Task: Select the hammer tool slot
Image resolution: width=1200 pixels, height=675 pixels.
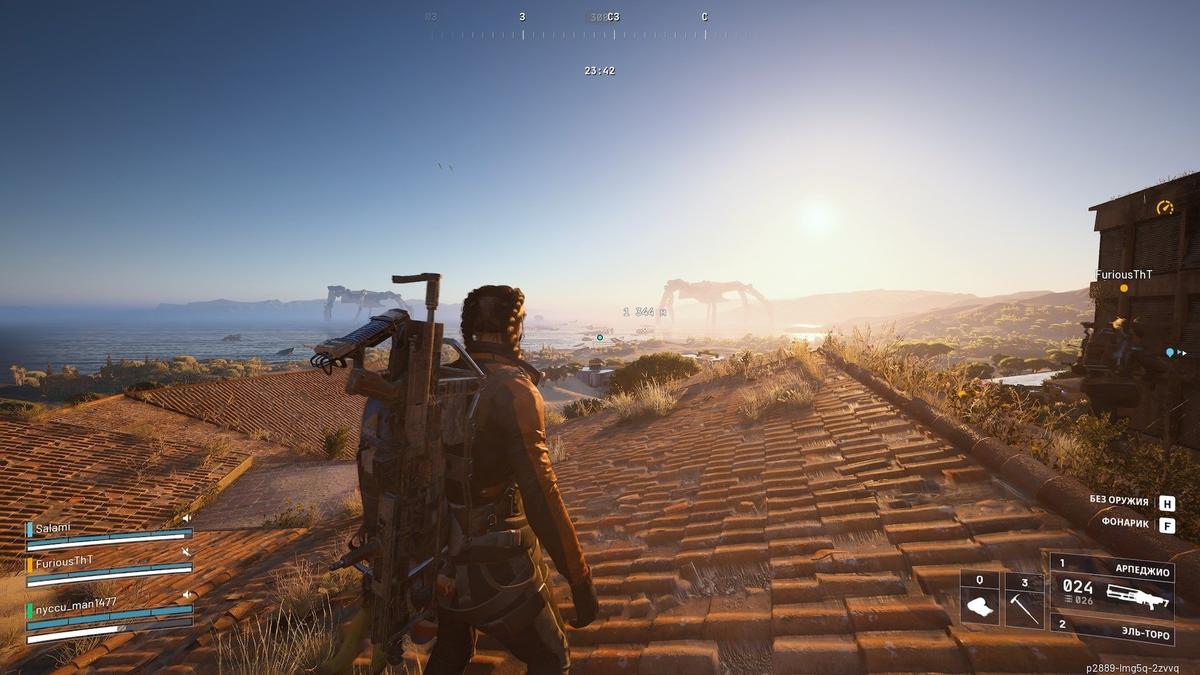Action: [x=1024, y=600]
